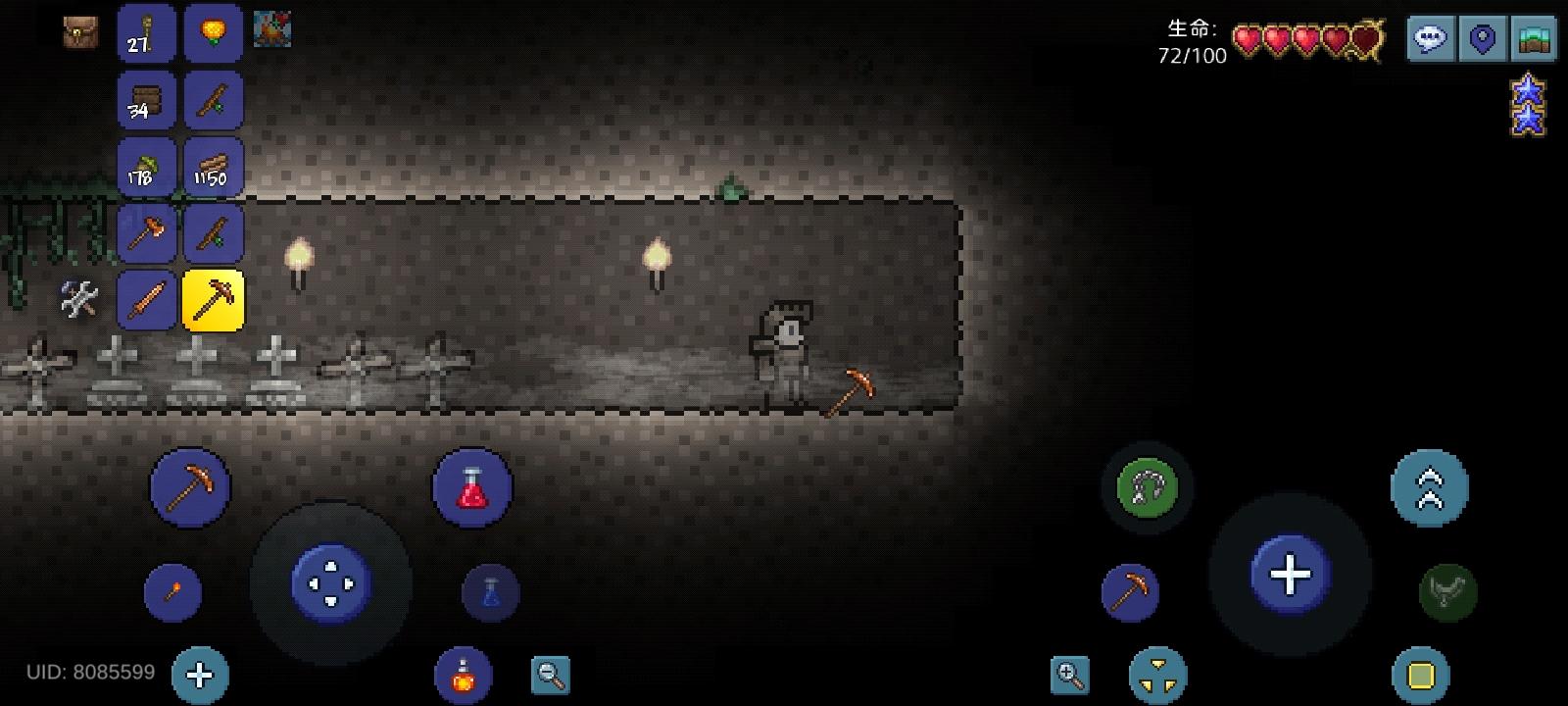
Task: Tap the zoom-in magnifier control
Action: [1071, 677]
